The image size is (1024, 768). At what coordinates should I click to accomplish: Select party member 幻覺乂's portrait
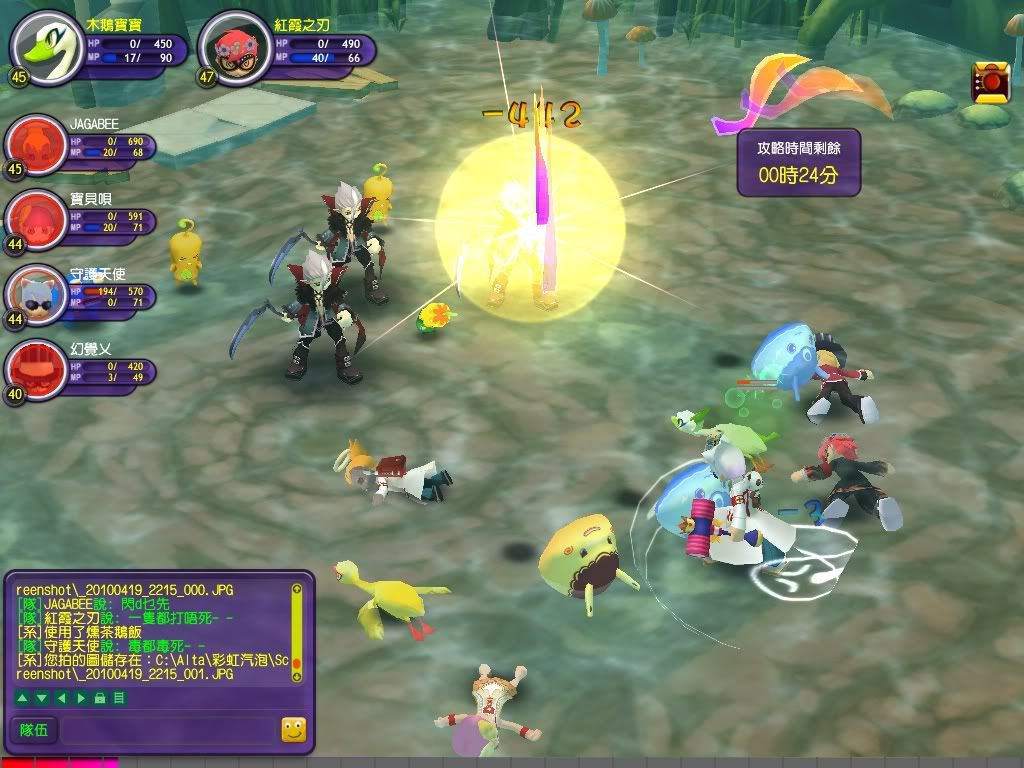(36, 367)
